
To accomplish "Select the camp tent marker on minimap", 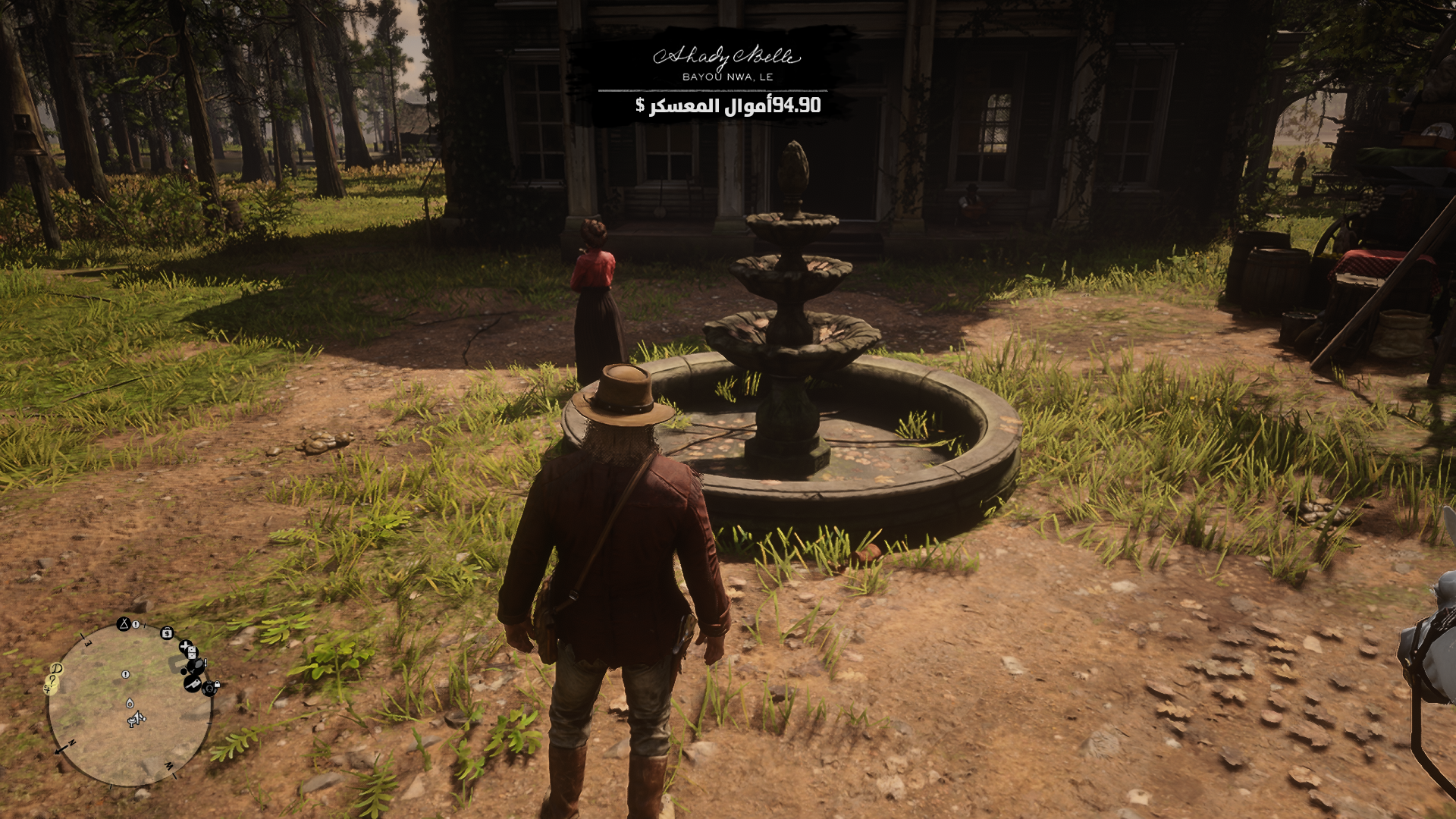I will pos(124,624).
